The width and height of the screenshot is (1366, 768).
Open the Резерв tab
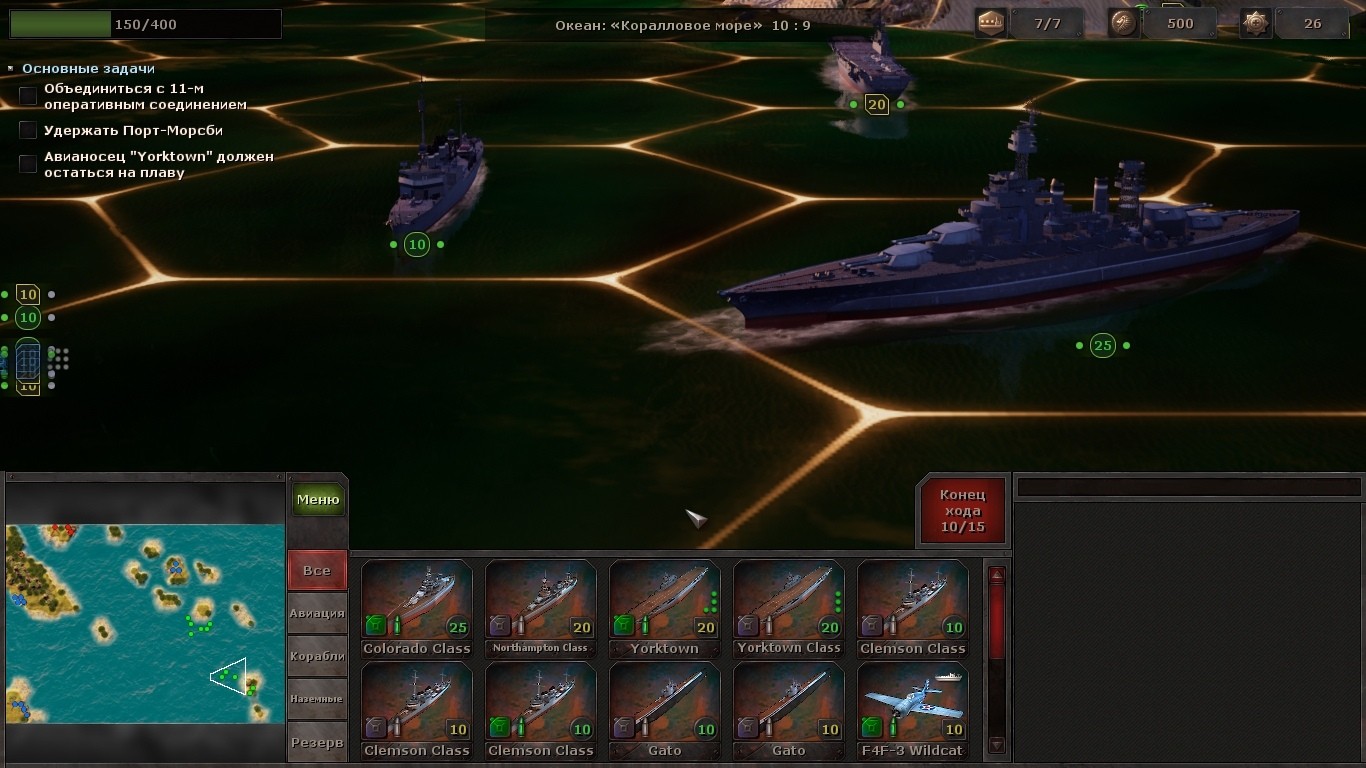[x=317, y=742]
